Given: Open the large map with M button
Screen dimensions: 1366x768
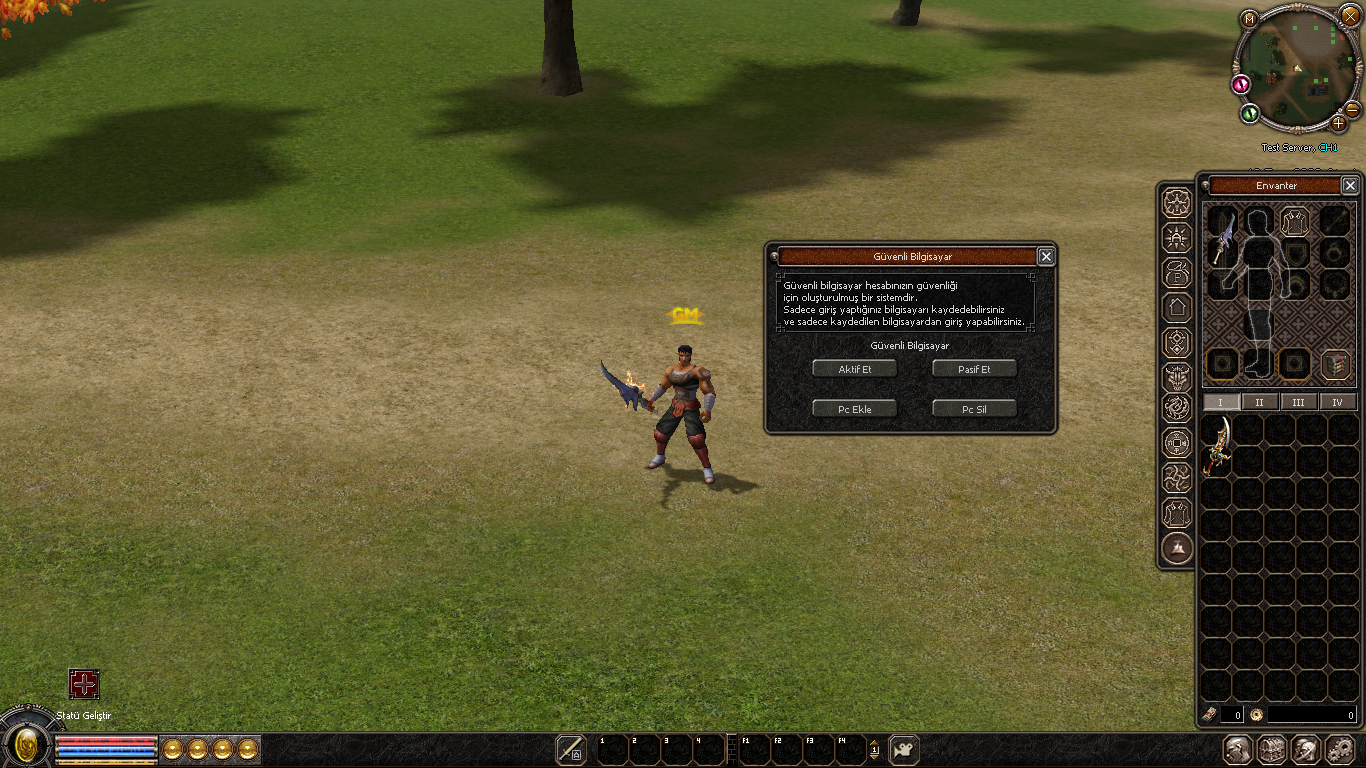Looking at the screenshot, I should (1249, 18).
